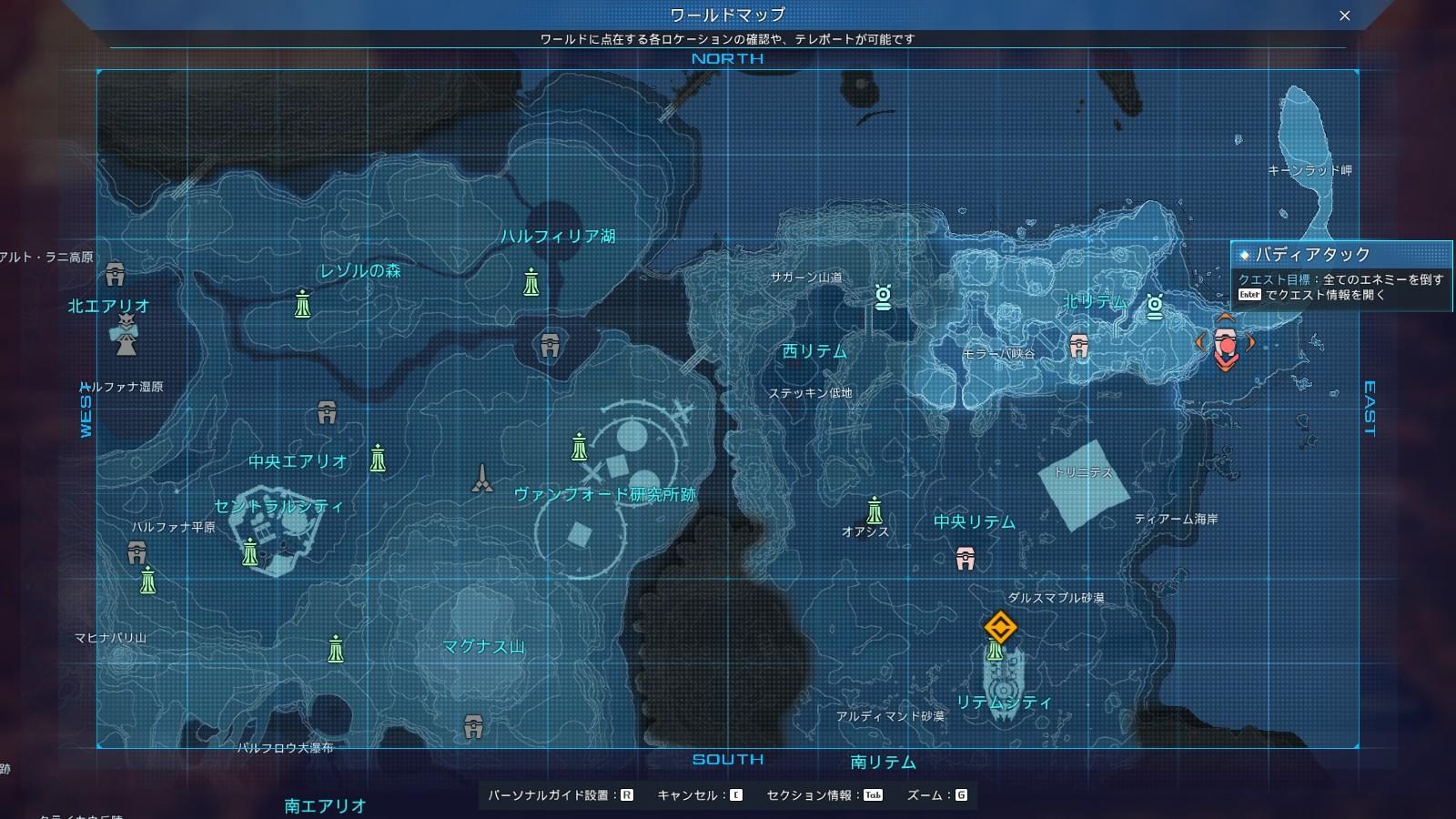The height and width of the screenshot is (819, 1456).
Task: Click the Ryuker device icon near オアシス
Action: pos(875,510)
